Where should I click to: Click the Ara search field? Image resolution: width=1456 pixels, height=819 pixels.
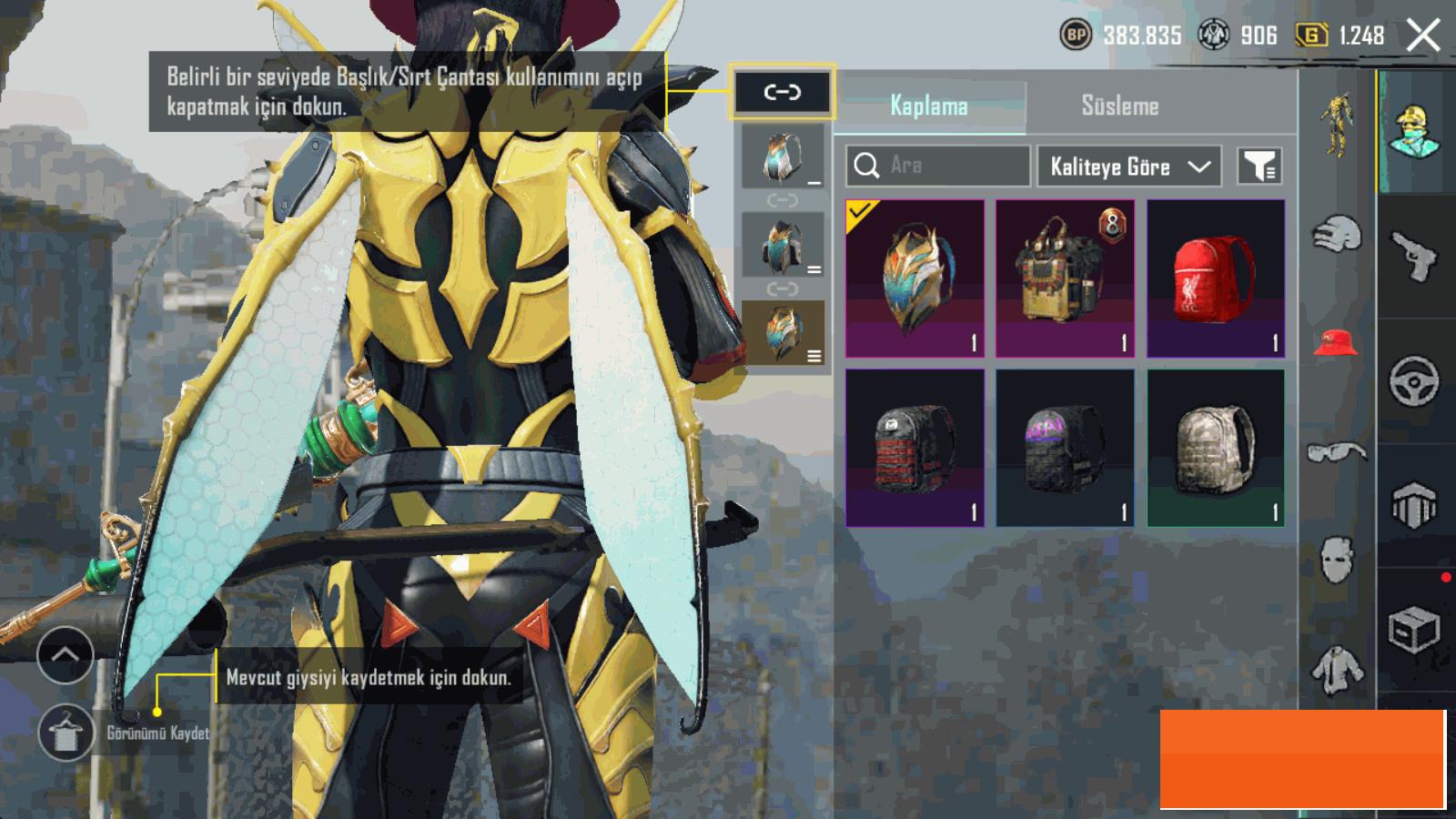pos(937,166)
